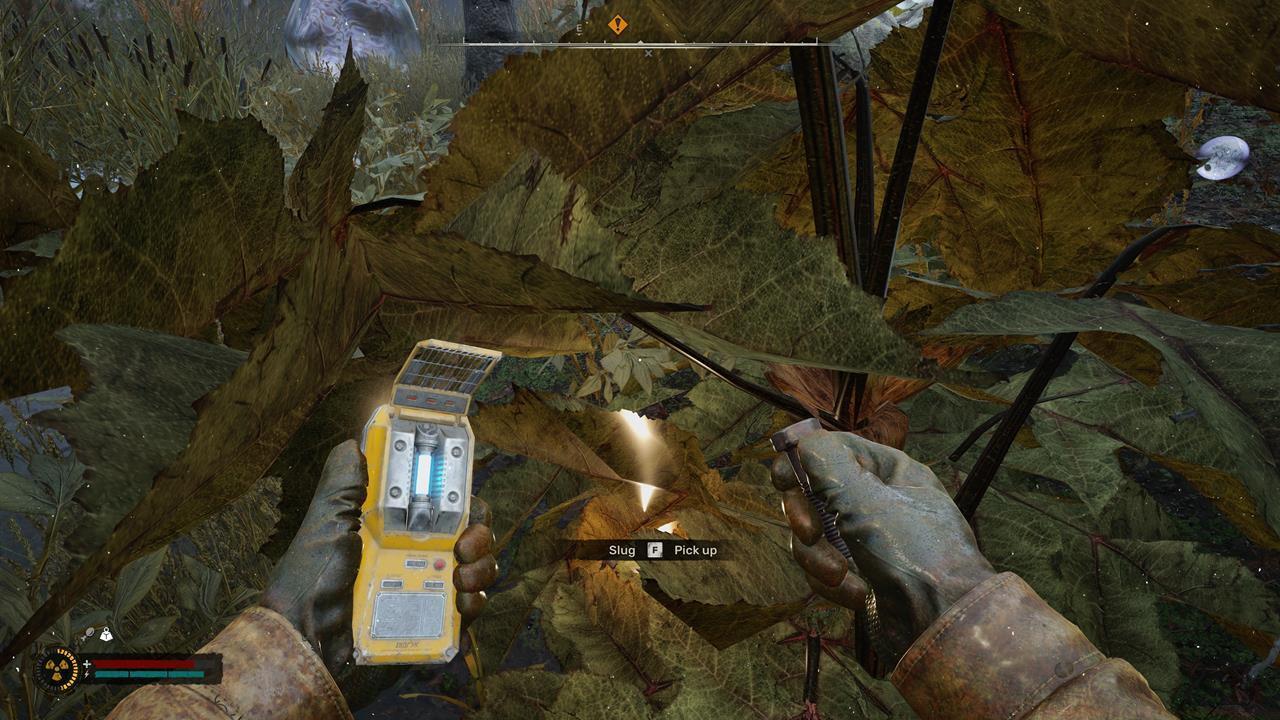Screen dimensions: 1280x720
Task: Click the small detection meter icon above the dosimeter
Action: click(90, 632)
